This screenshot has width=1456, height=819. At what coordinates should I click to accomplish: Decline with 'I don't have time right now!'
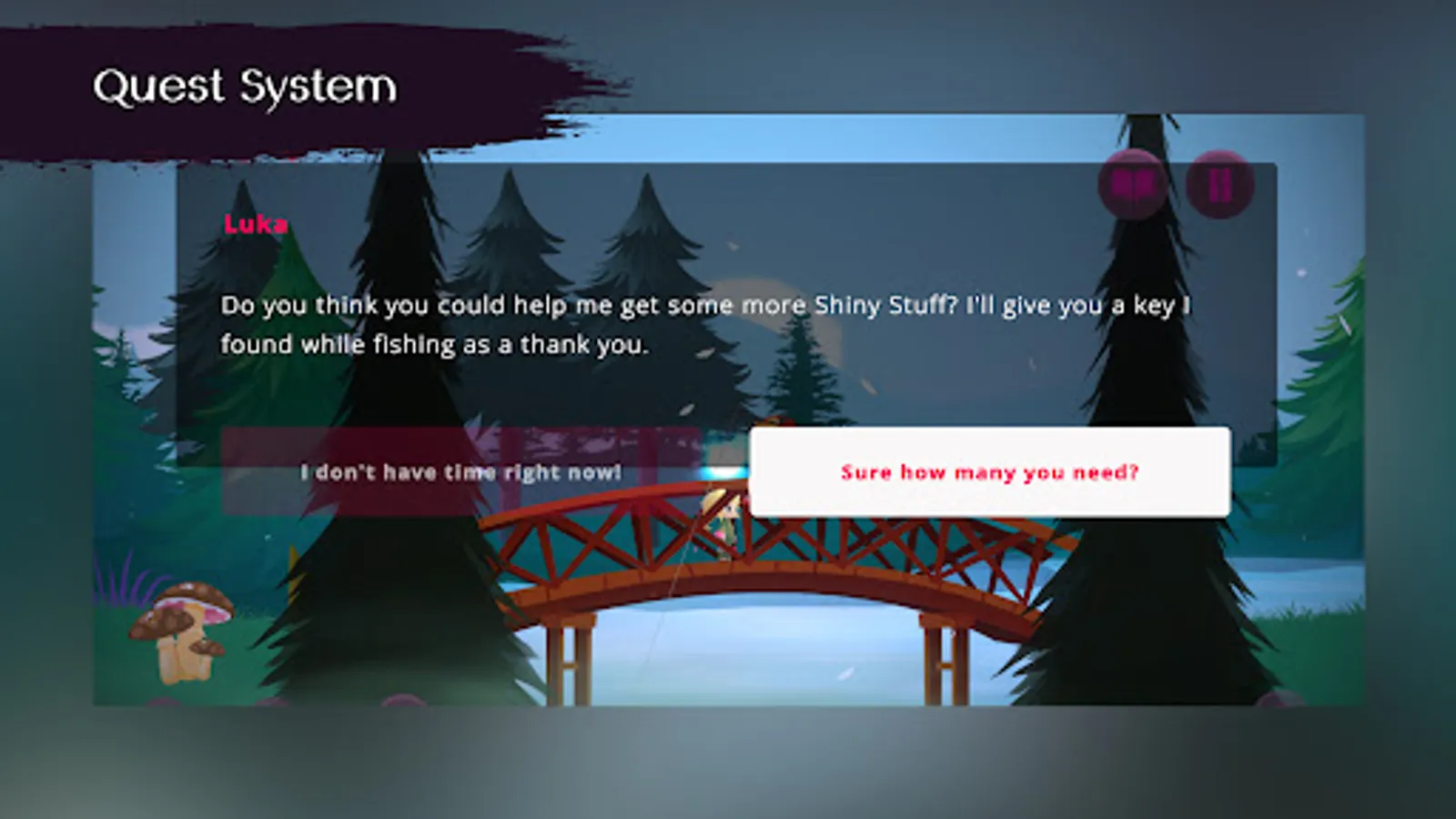(460, 471)
